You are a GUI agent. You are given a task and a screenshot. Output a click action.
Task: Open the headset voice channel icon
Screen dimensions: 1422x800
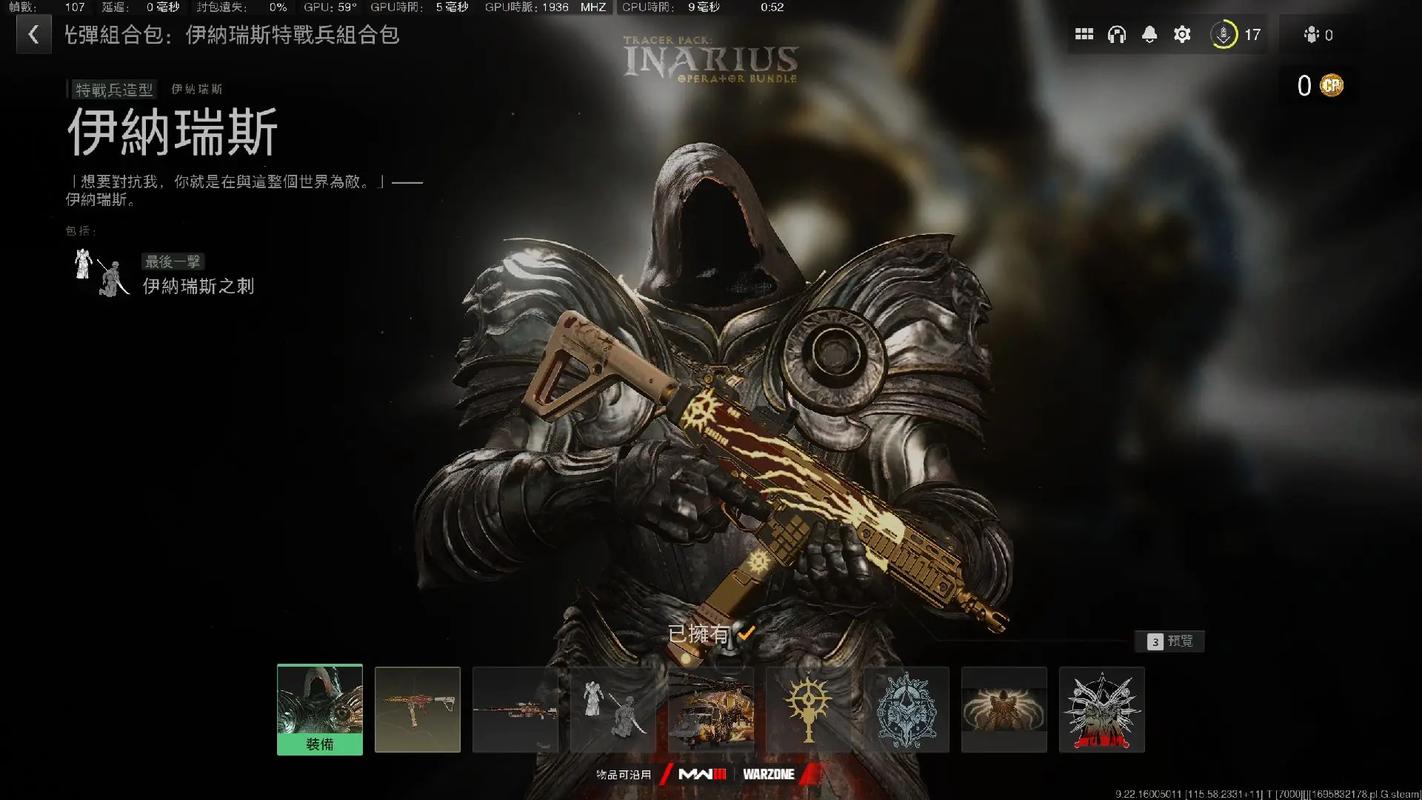(1117, 35)
